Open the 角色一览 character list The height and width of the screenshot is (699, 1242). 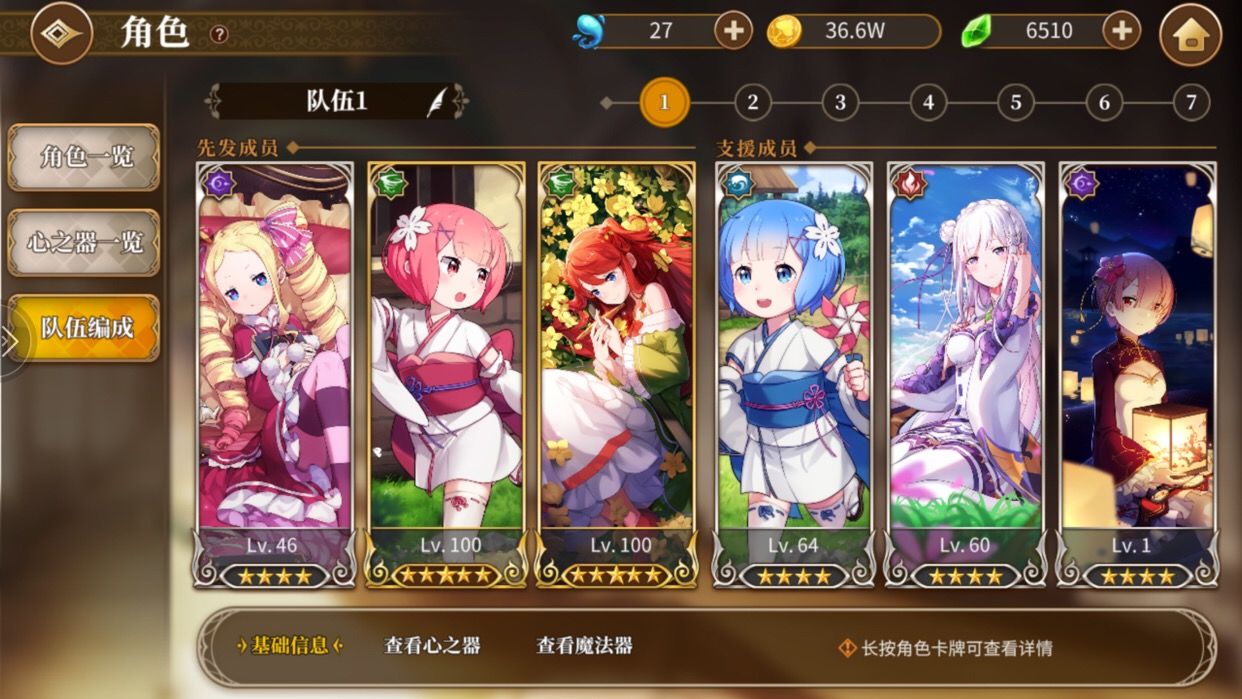click(x=84, y=157)
